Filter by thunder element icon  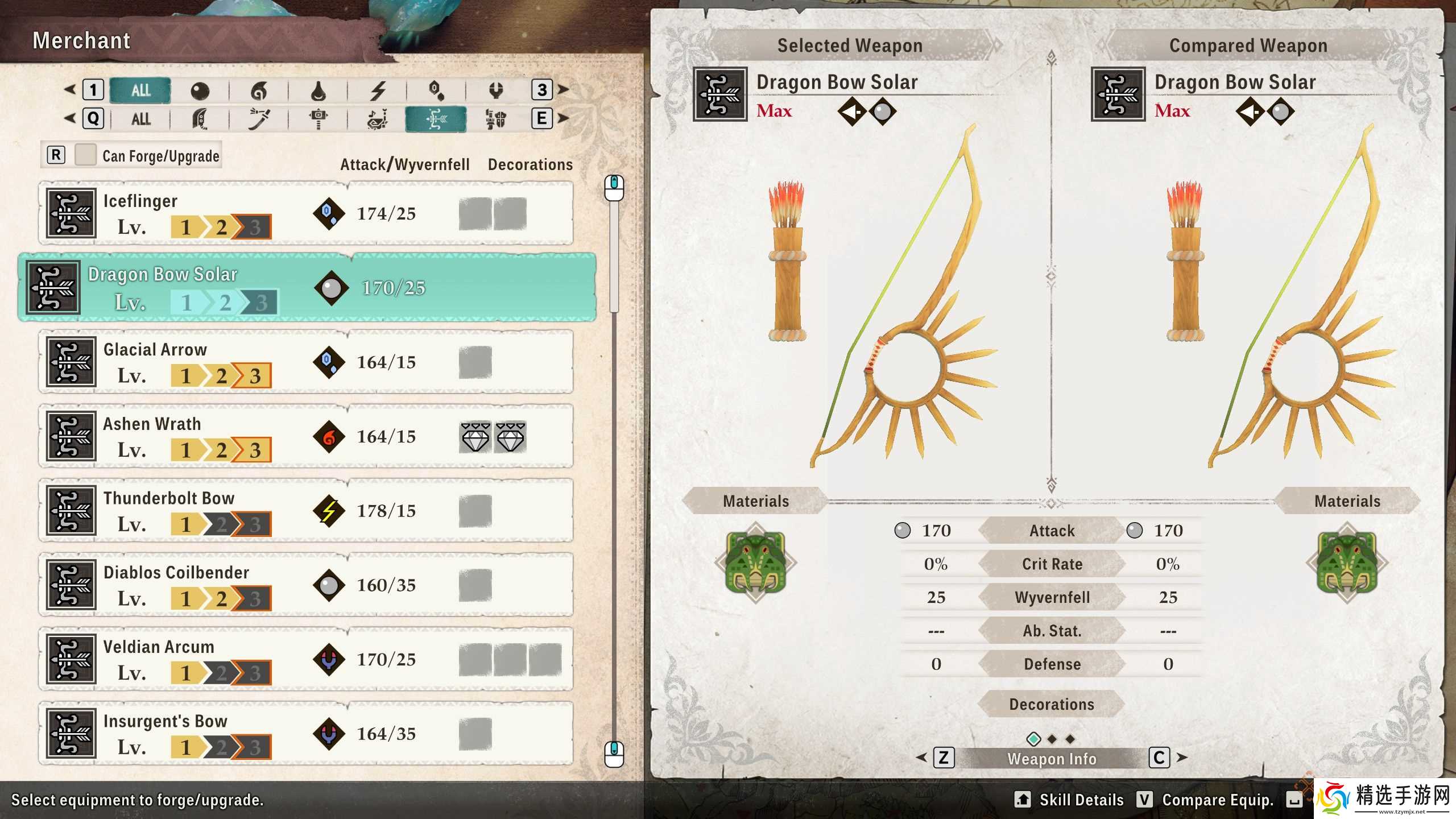click(x=378, y=90)
